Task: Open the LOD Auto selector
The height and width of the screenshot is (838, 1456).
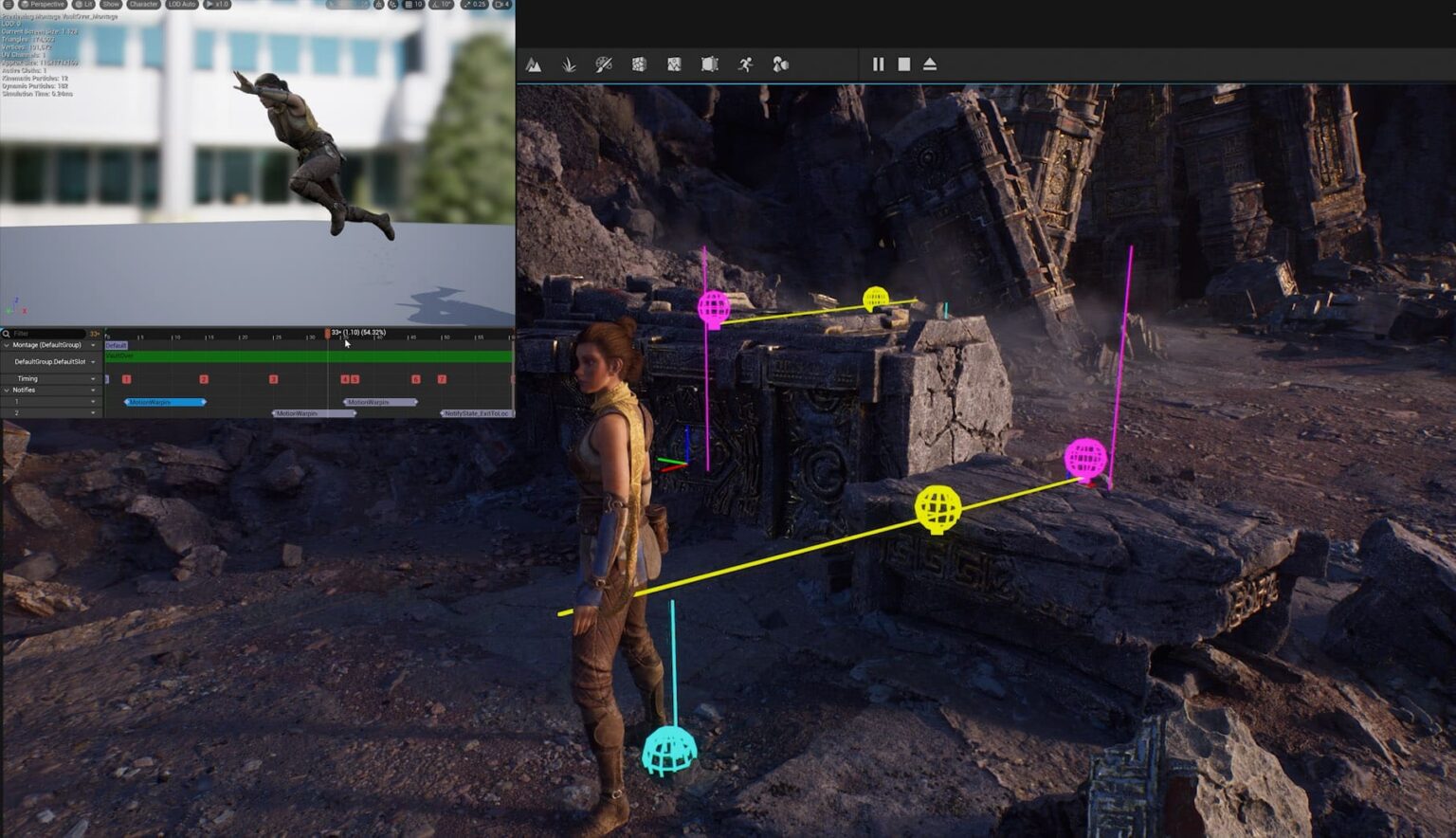Action: pyautogui.click(x=181, y=5)
